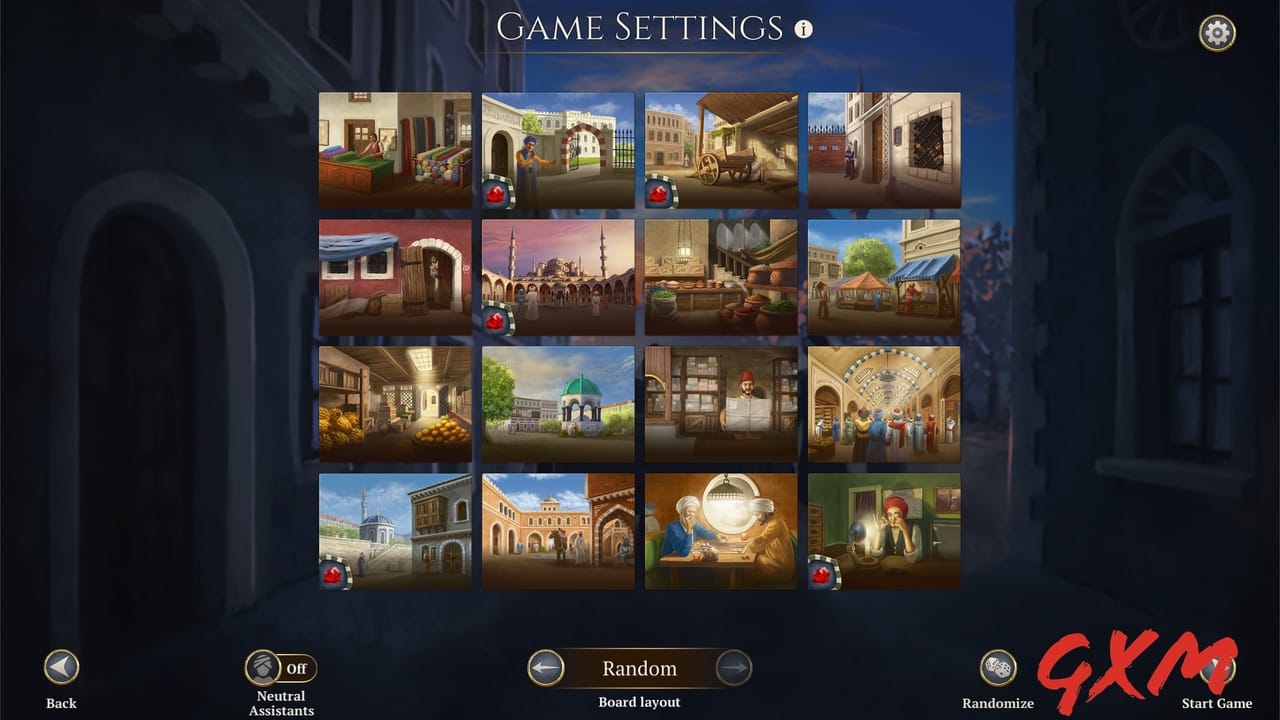
Task: Click the assistant icon next to the Off switch
Action: point(262,667)
